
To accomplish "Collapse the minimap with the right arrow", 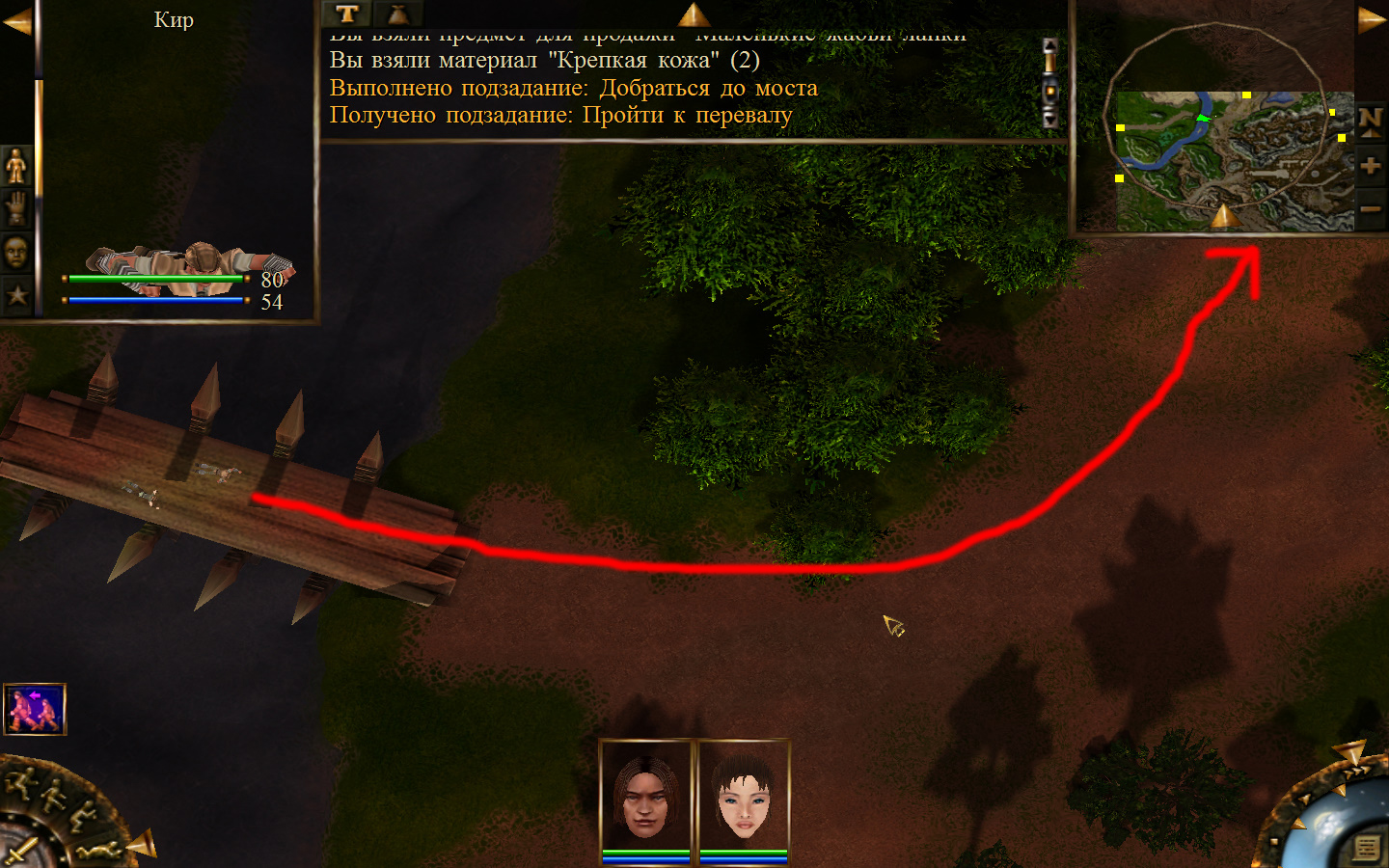I will [x=1371, y=20].
